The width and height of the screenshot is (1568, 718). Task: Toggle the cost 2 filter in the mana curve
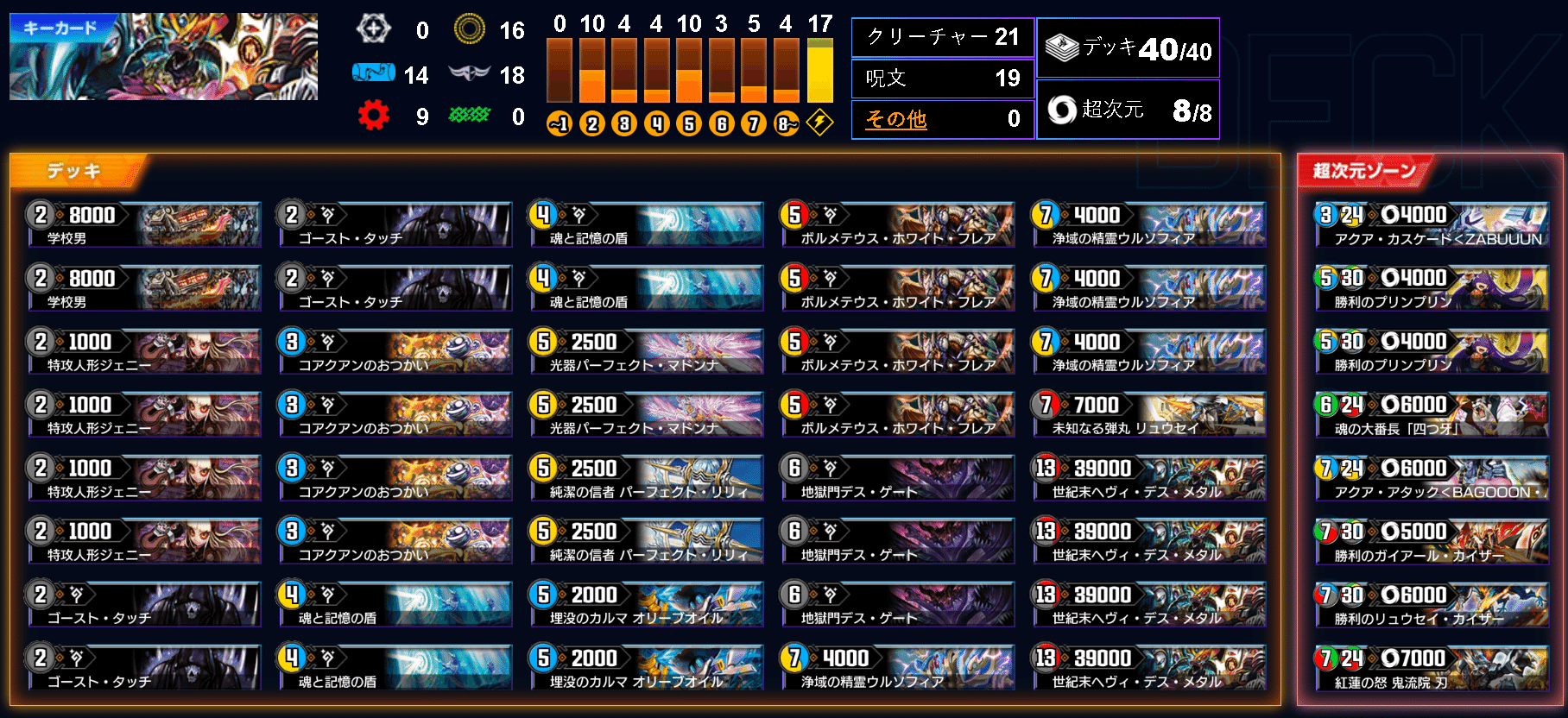tap(591, 123)
